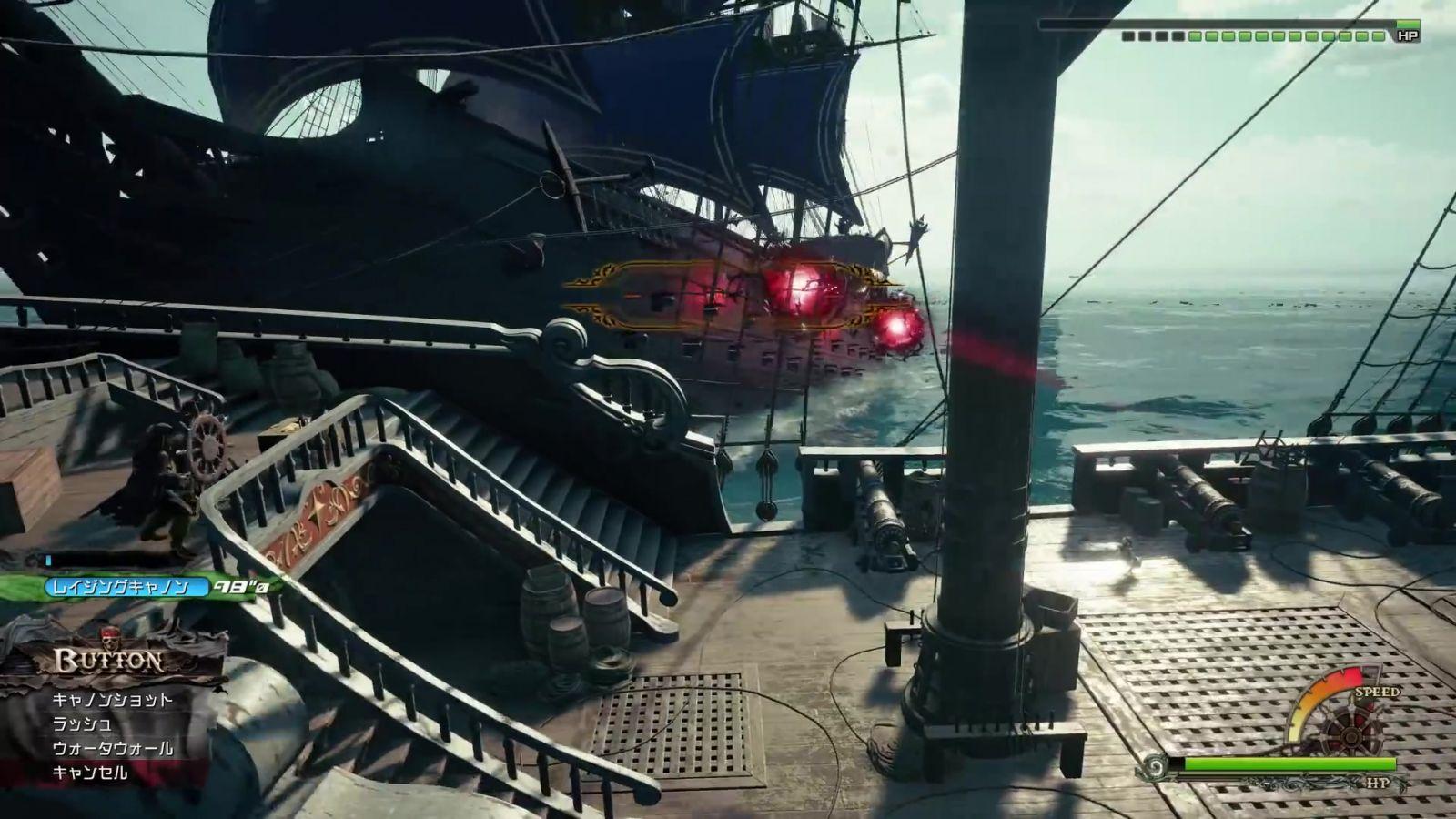This screenshot has width=1456, height=819.
Task: Choose the ラッシュ command
Action: pos(83,724)
